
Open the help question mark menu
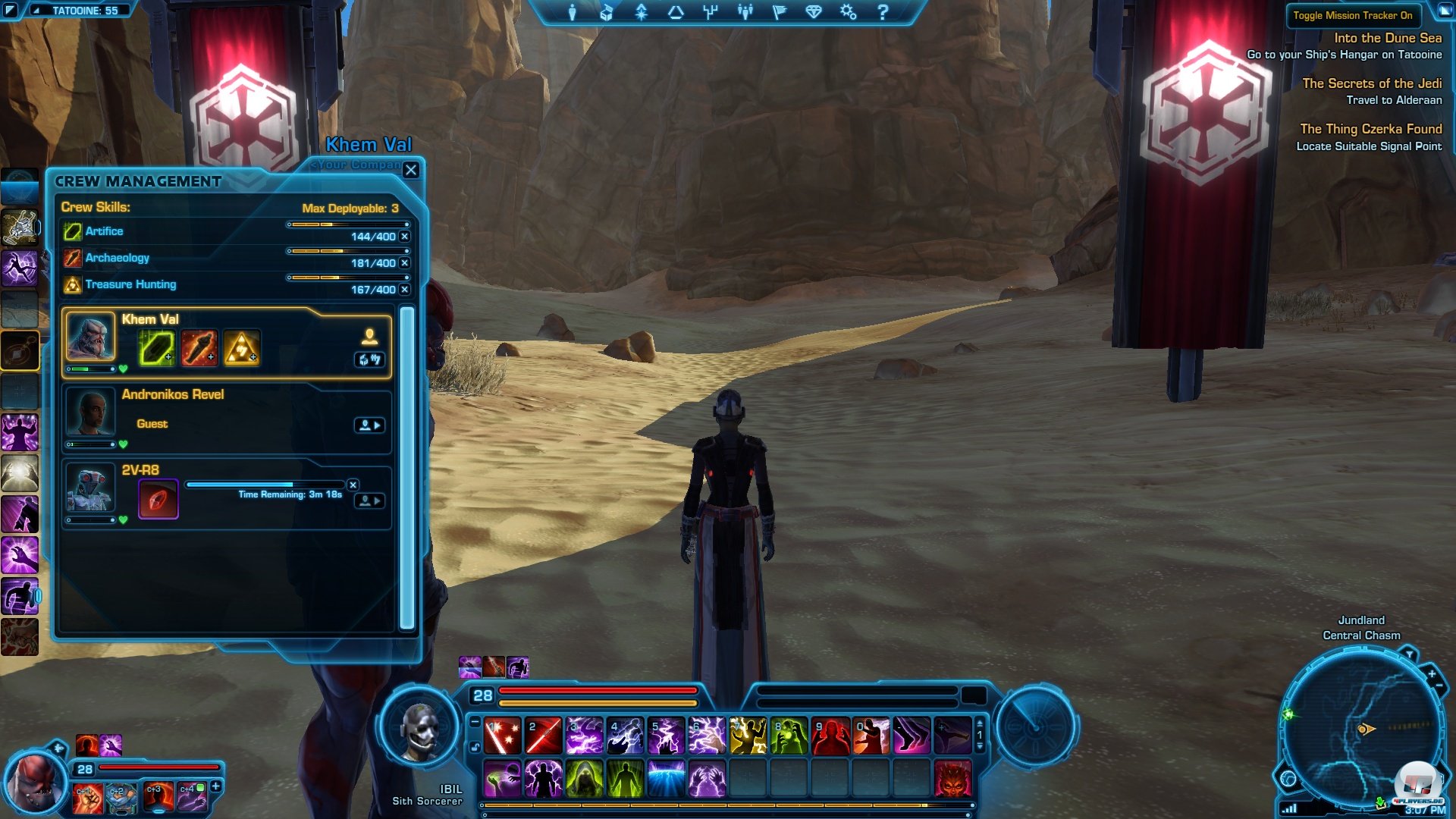(x=883, y=12)
